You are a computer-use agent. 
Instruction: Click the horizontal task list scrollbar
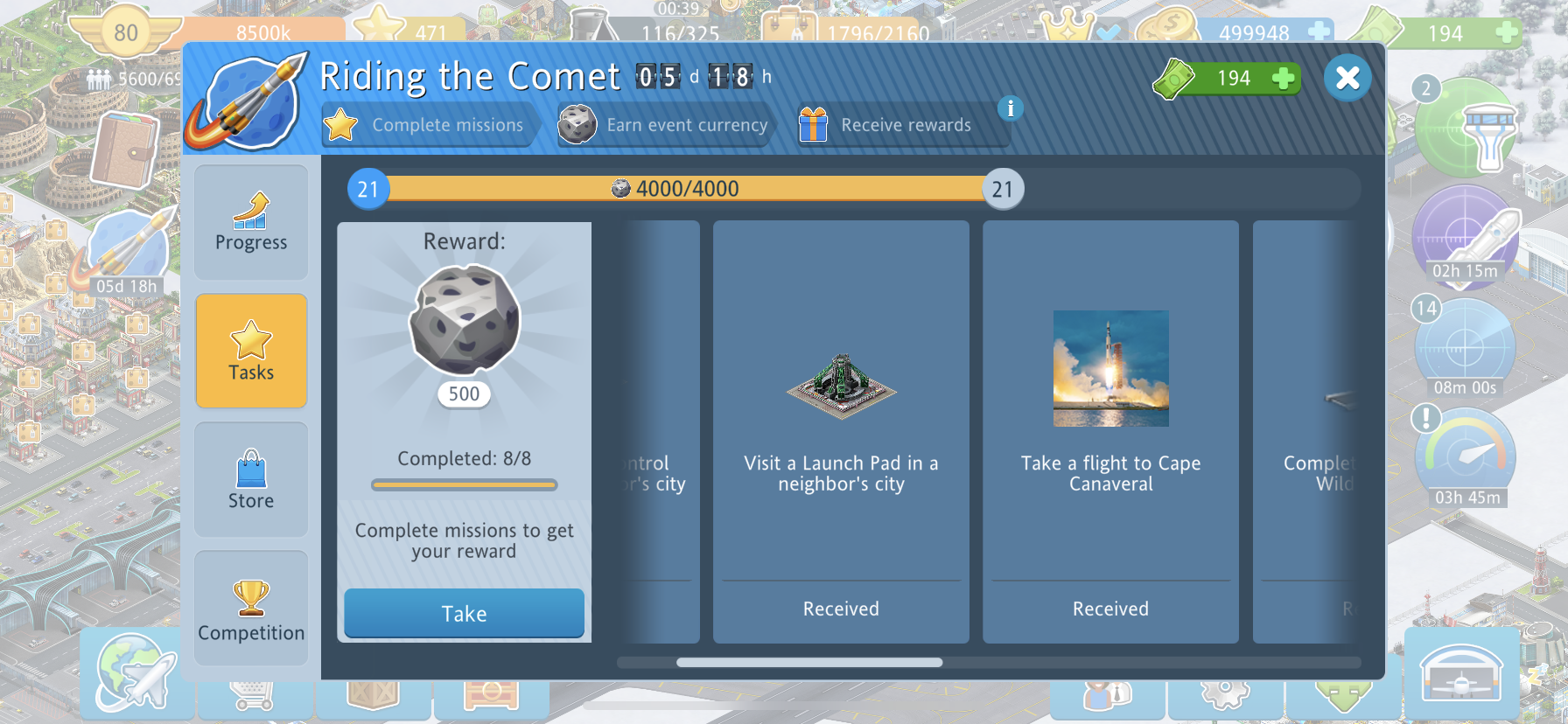(x=809, y=663)
